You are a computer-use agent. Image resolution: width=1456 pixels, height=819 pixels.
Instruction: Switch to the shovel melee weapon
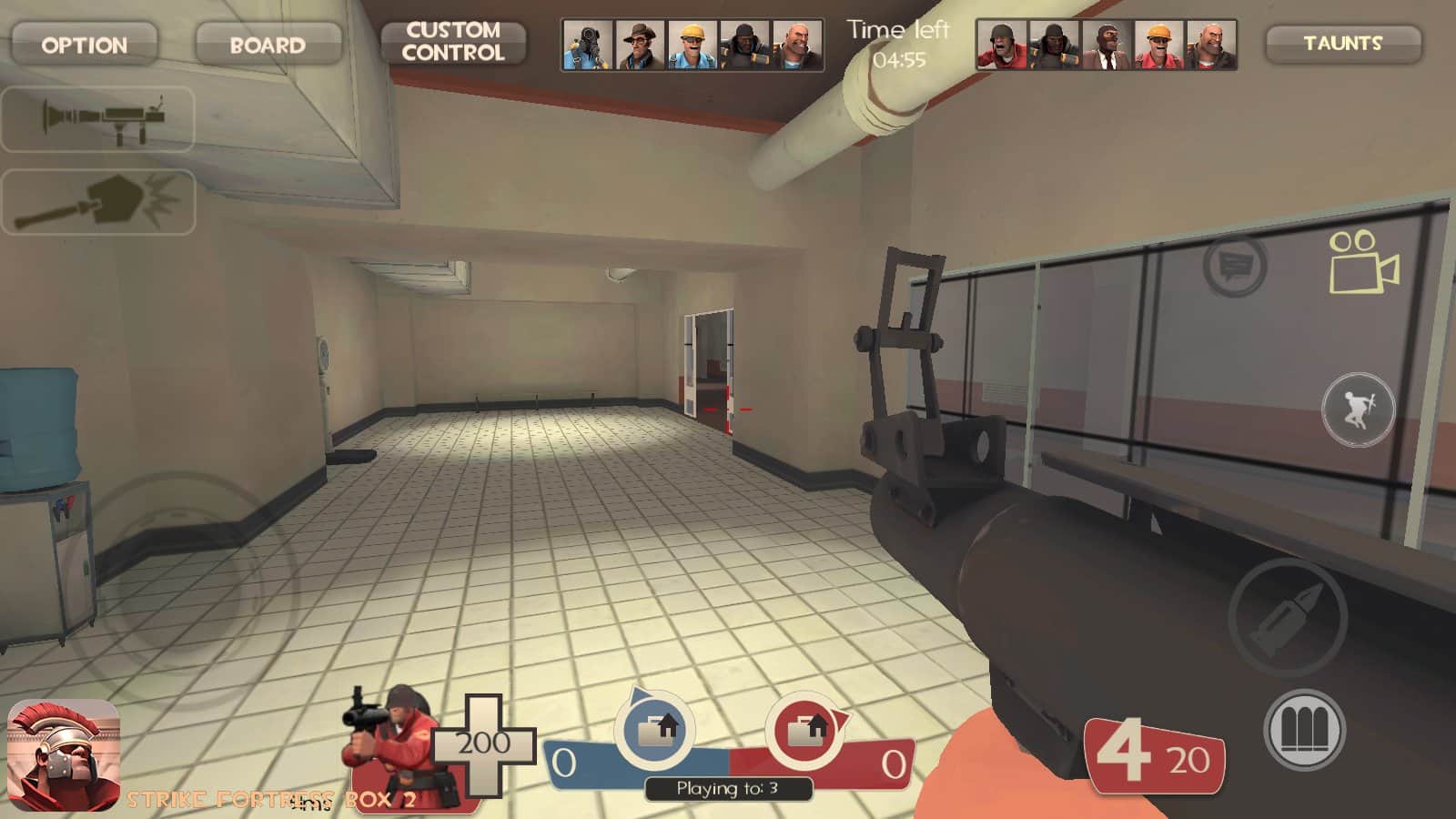click(x=98, y=202)
